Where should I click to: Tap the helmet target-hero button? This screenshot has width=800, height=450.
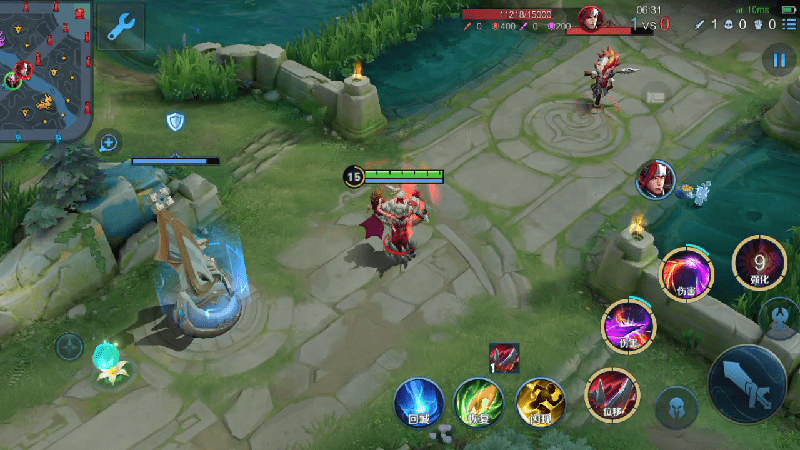676,407
